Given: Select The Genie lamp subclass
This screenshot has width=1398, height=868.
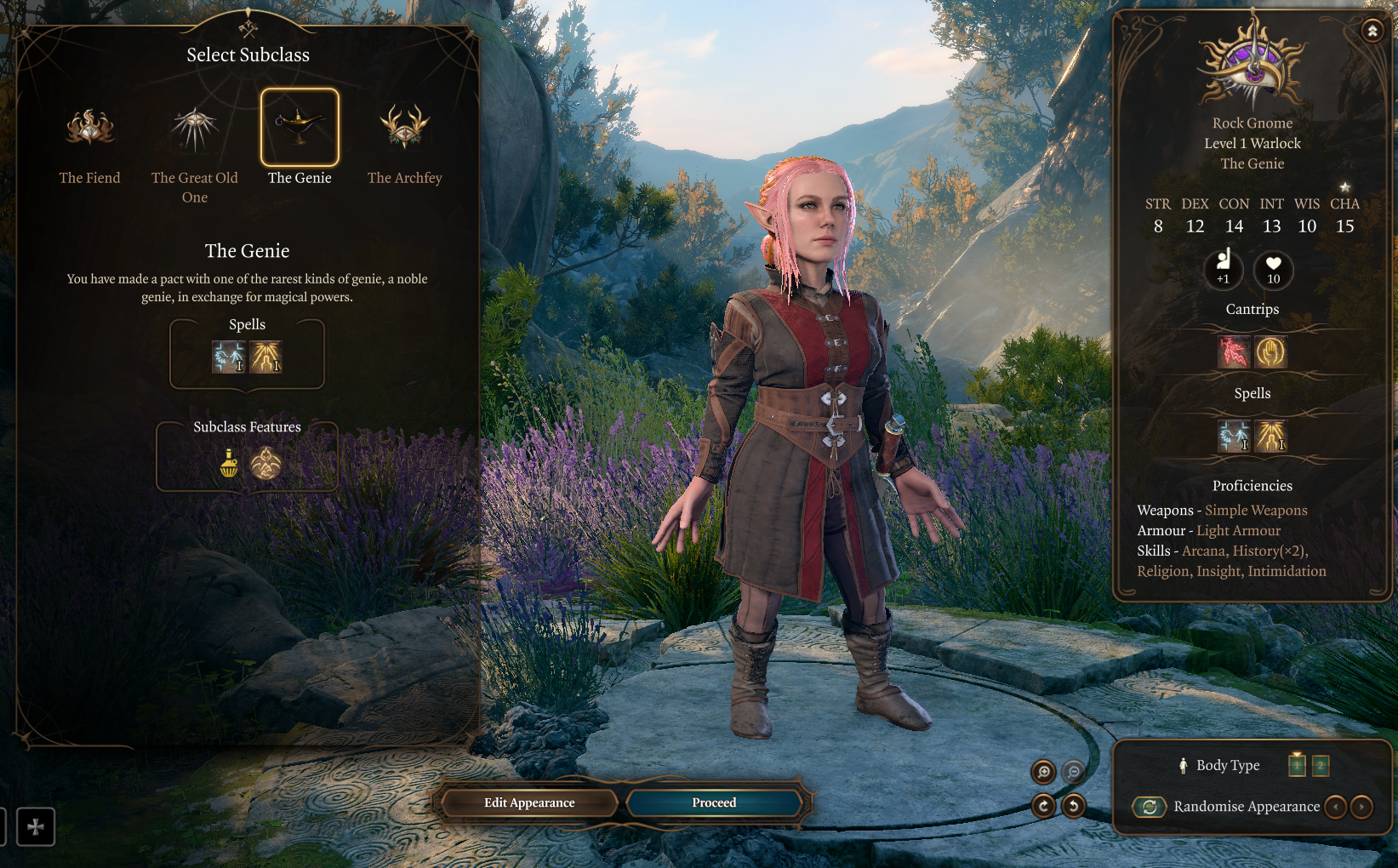Looking at the screenshot, I should (x=300, y=128).
